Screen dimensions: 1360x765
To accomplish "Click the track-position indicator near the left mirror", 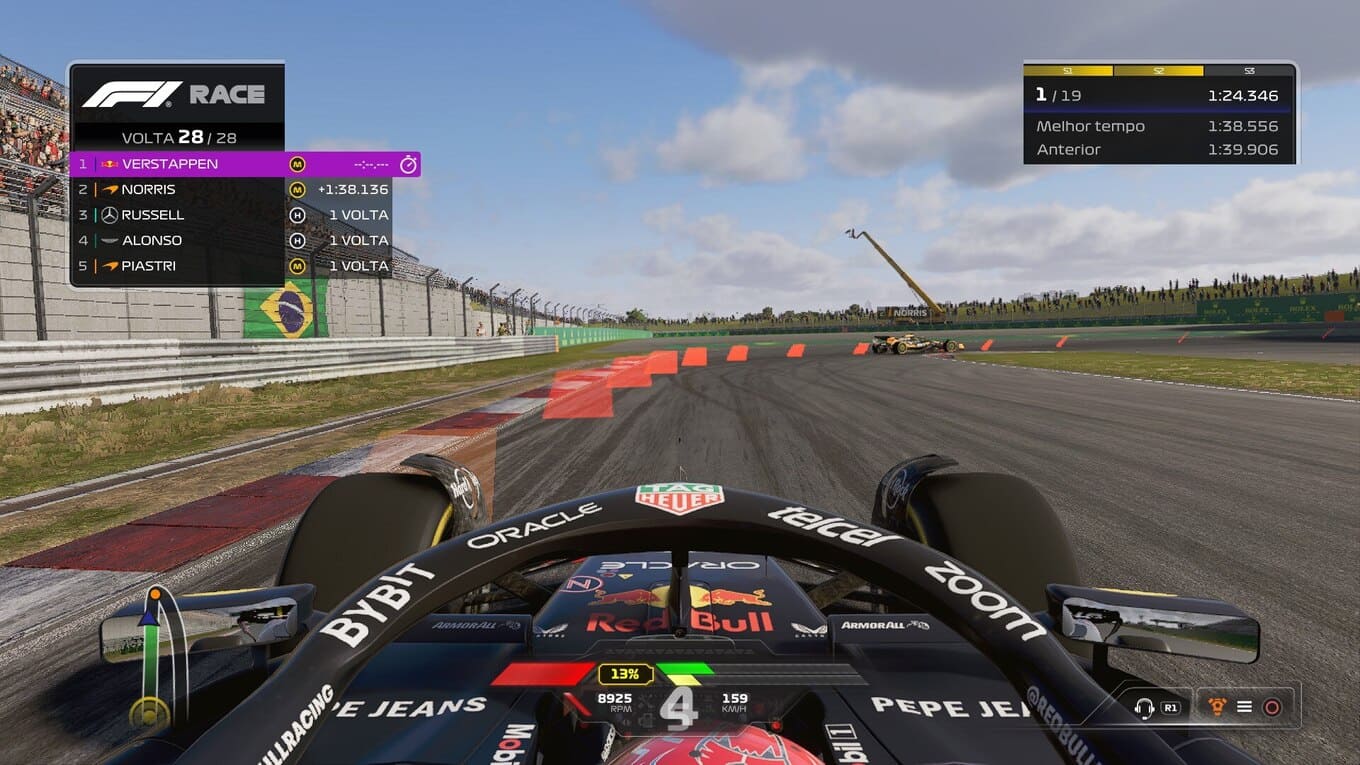I will (x=151, y=660).
